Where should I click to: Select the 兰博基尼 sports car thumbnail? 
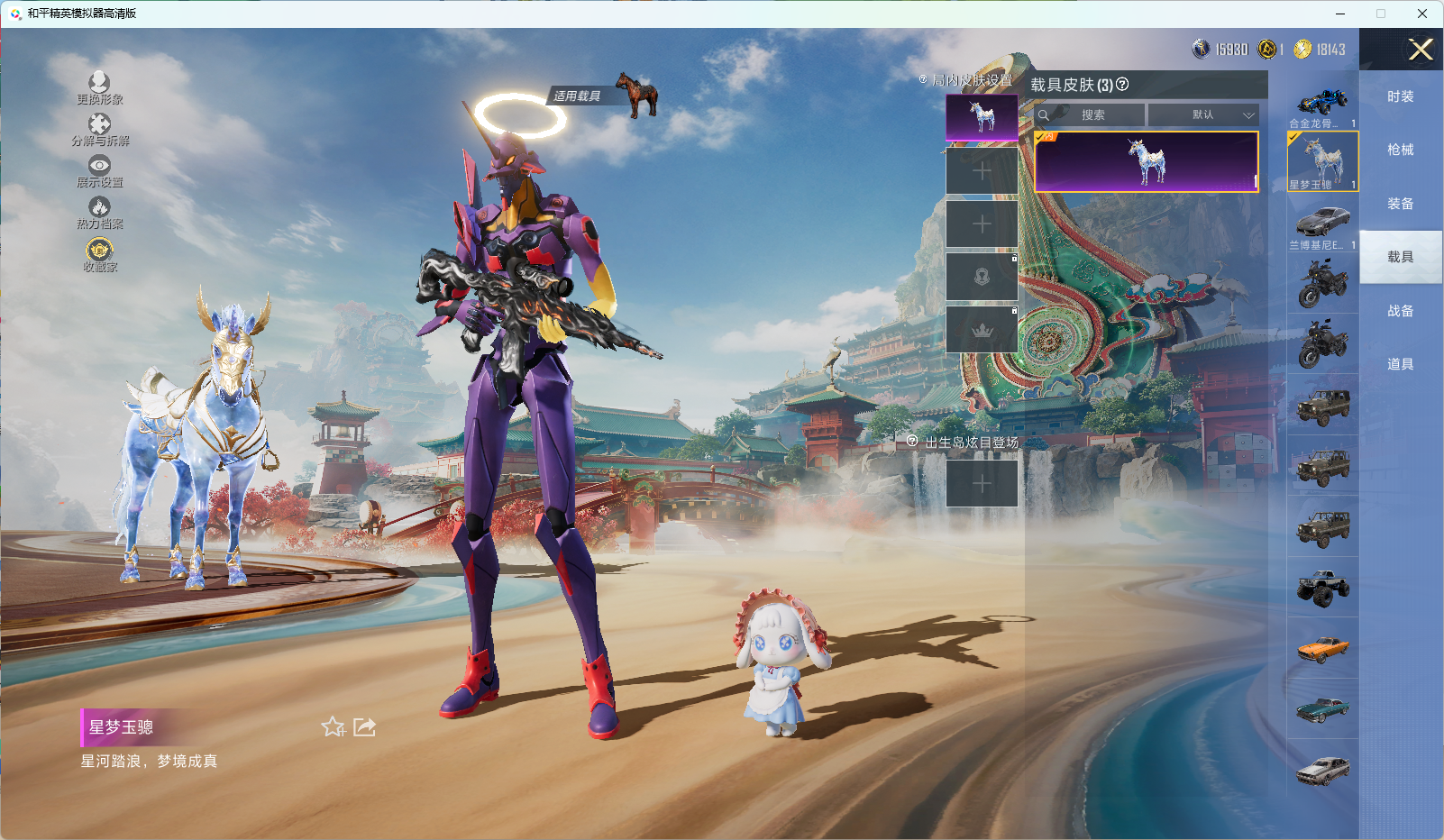(1322, 224)
